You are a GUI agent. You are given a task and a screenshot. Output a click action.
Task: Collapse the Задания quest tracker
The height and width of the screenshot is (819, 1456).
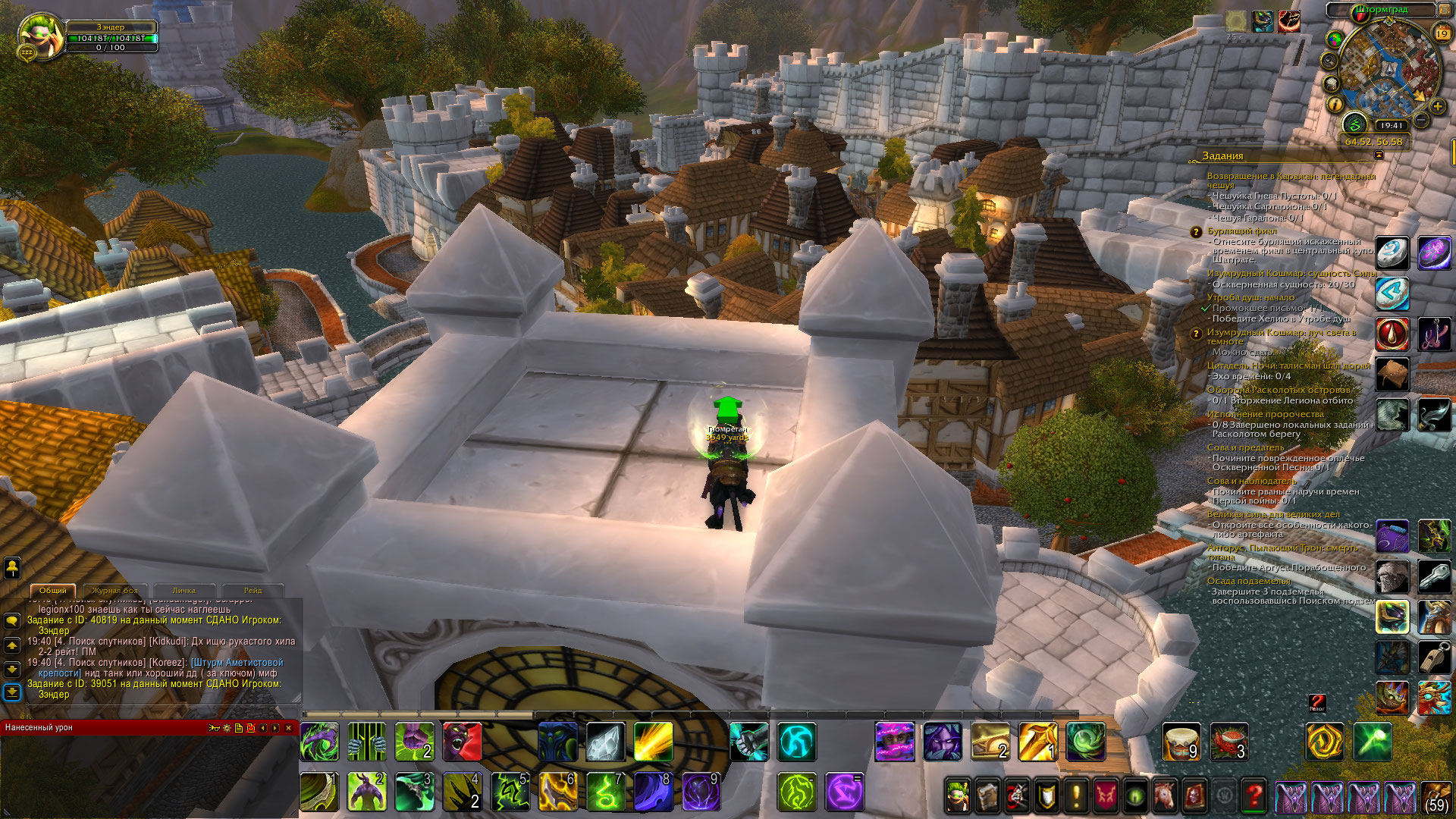click(1379, 155)
